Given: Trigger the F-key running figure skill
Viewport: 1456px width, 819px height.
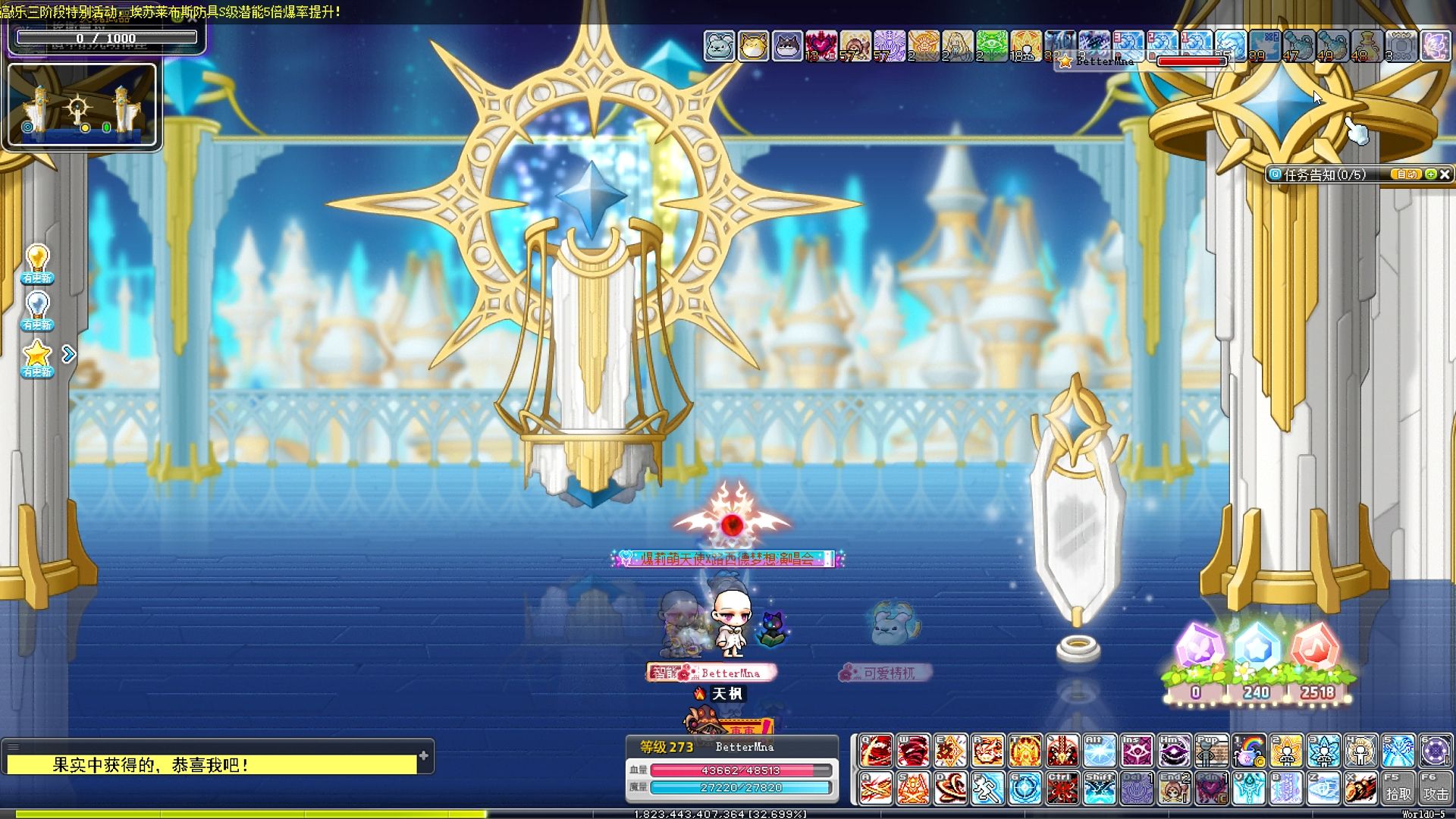Looking at the screenshot, I should coord(987,789).
